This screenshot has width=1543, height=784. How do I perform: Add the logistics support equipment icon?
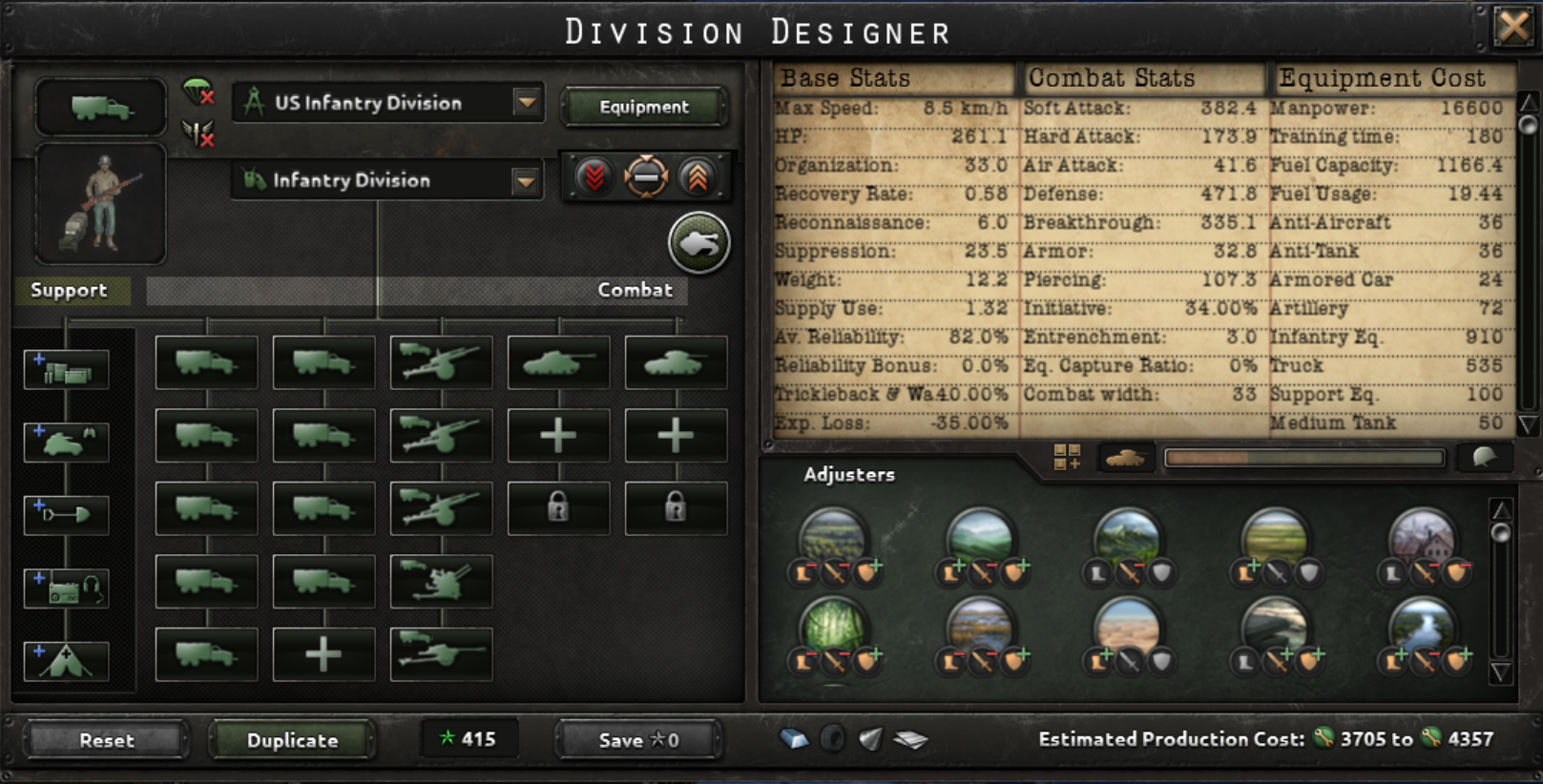(x=66, y=369)
